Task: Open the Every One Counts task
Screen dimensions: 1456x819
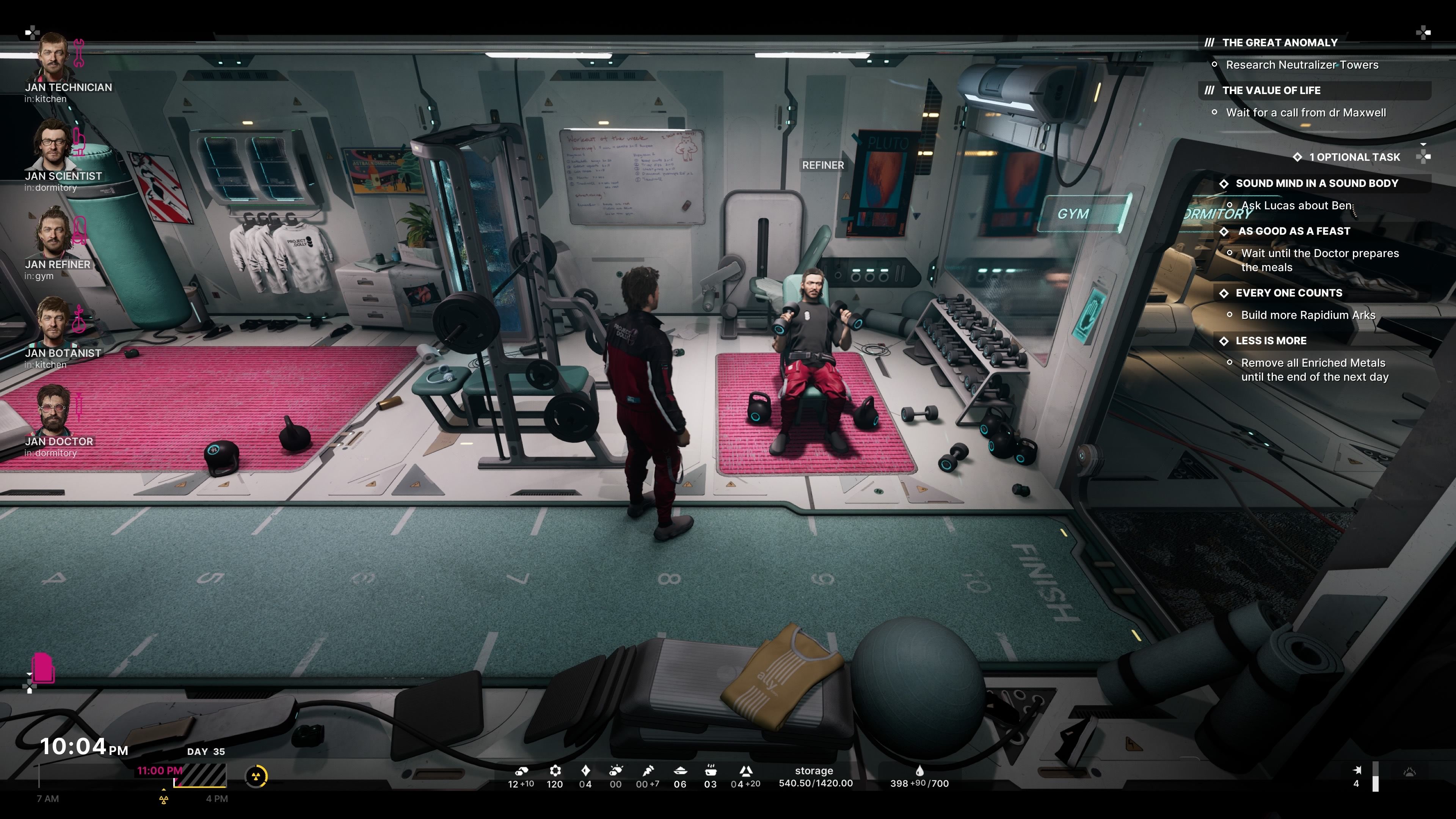Action: pyautogui.click(x=1288, y=293)
